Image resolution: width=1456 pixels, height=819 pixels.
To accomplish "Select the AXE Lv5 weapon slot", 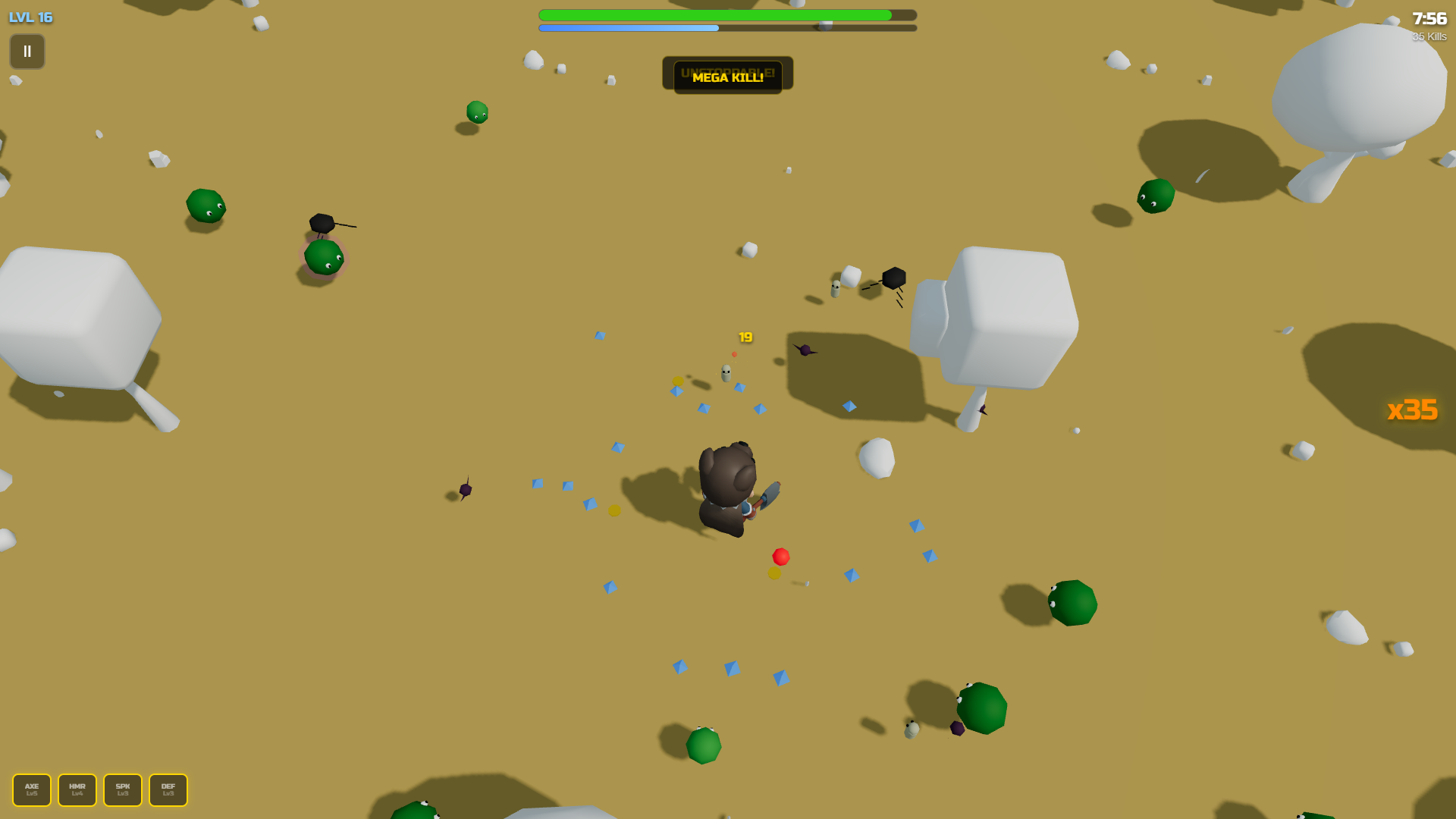I will [32, 789].
